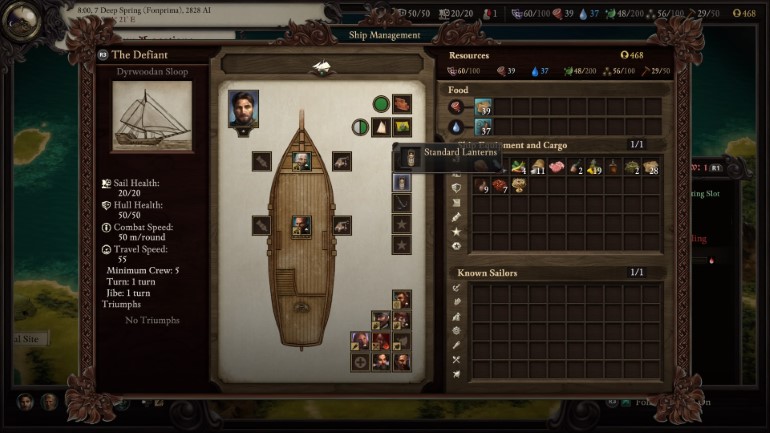The image size is (770, 433).
Task: Pick the cargo item with quantity 19
Action: point(595,167)
